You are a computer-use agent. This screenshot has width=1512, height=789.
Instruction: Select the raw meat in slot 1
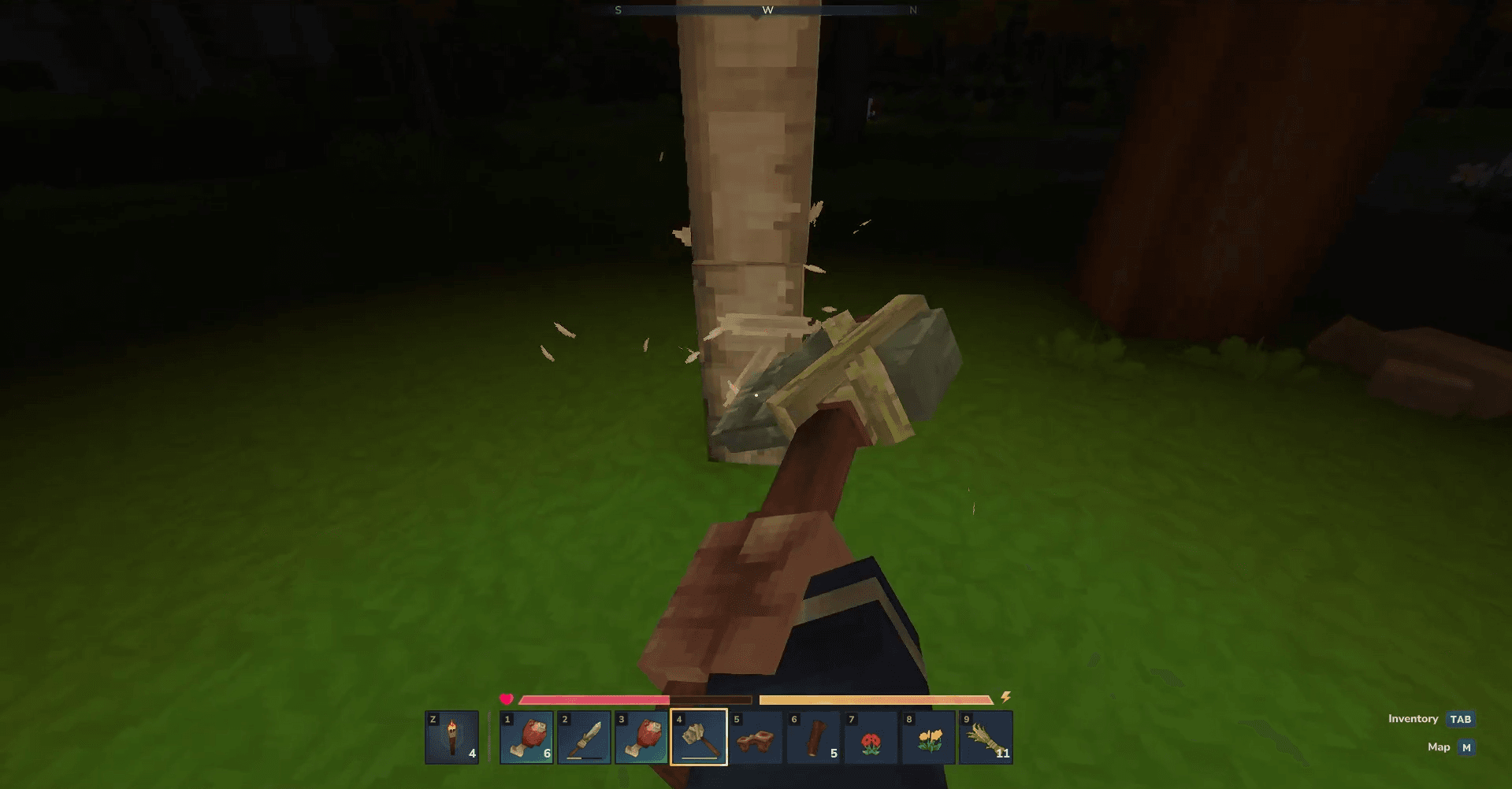coord(526,737)
